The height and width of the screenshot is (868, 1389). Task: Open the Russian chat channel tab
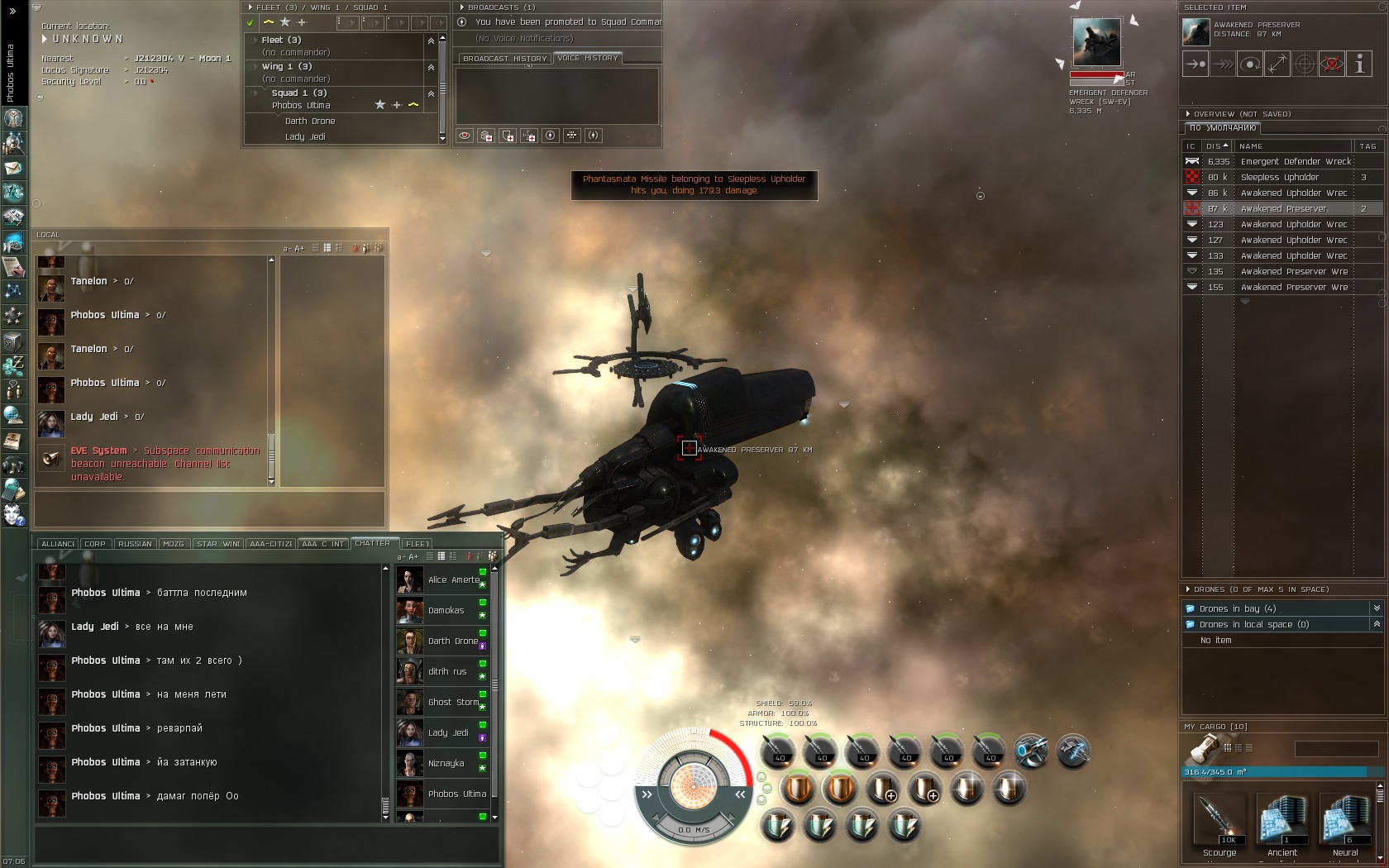[x=135, y=544]
